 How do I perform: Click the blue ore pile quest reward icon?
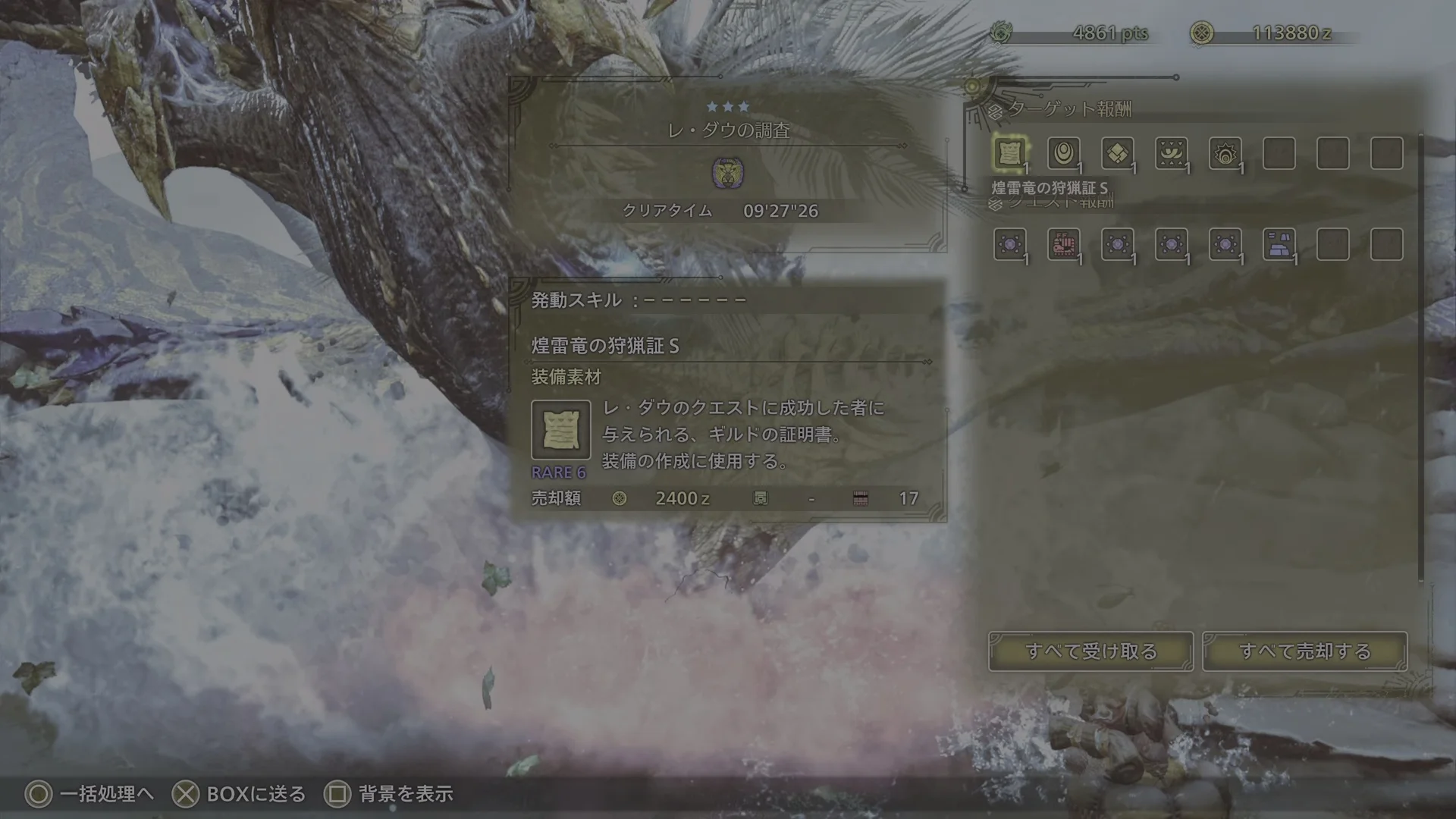pyautogui.click(x=1279, y=244)
